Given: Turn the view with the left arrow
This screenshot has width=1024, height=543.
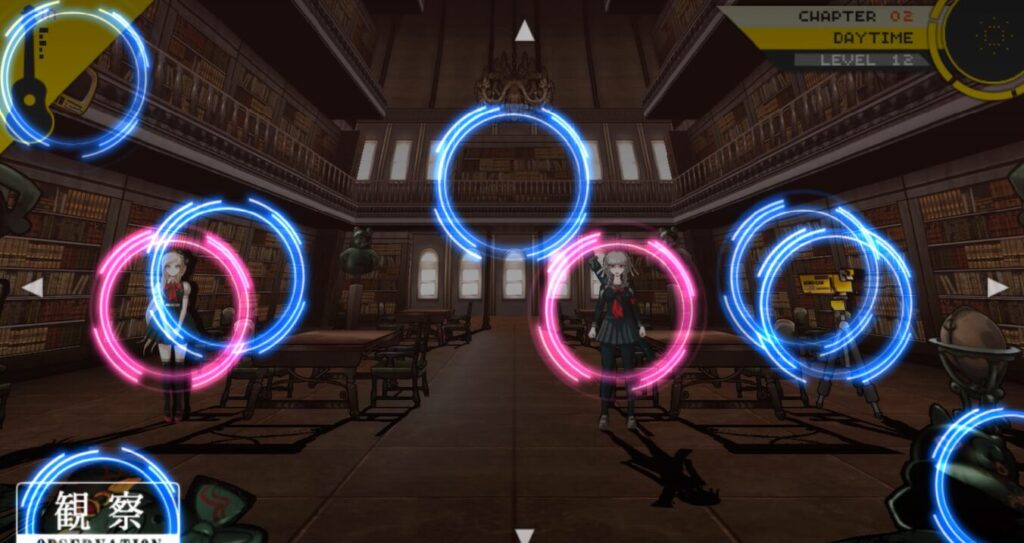Looking at the screenshot, I should pyautogui.click(x=33, y=288).
